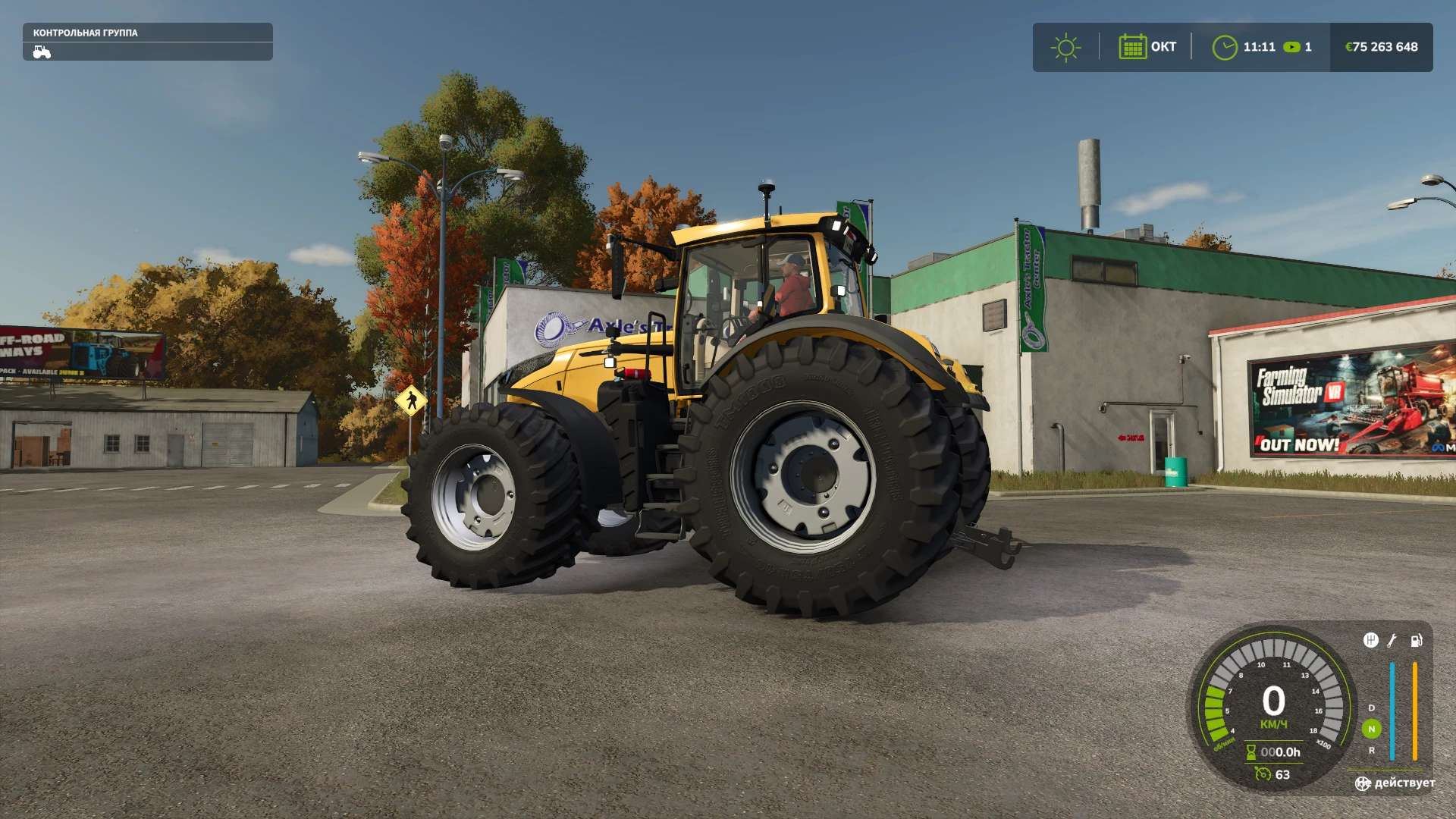The height and width of the screenshot is (819, 1456).
Task: Click the hourglass operating hours icon
Action: [x=1251, y=752]
